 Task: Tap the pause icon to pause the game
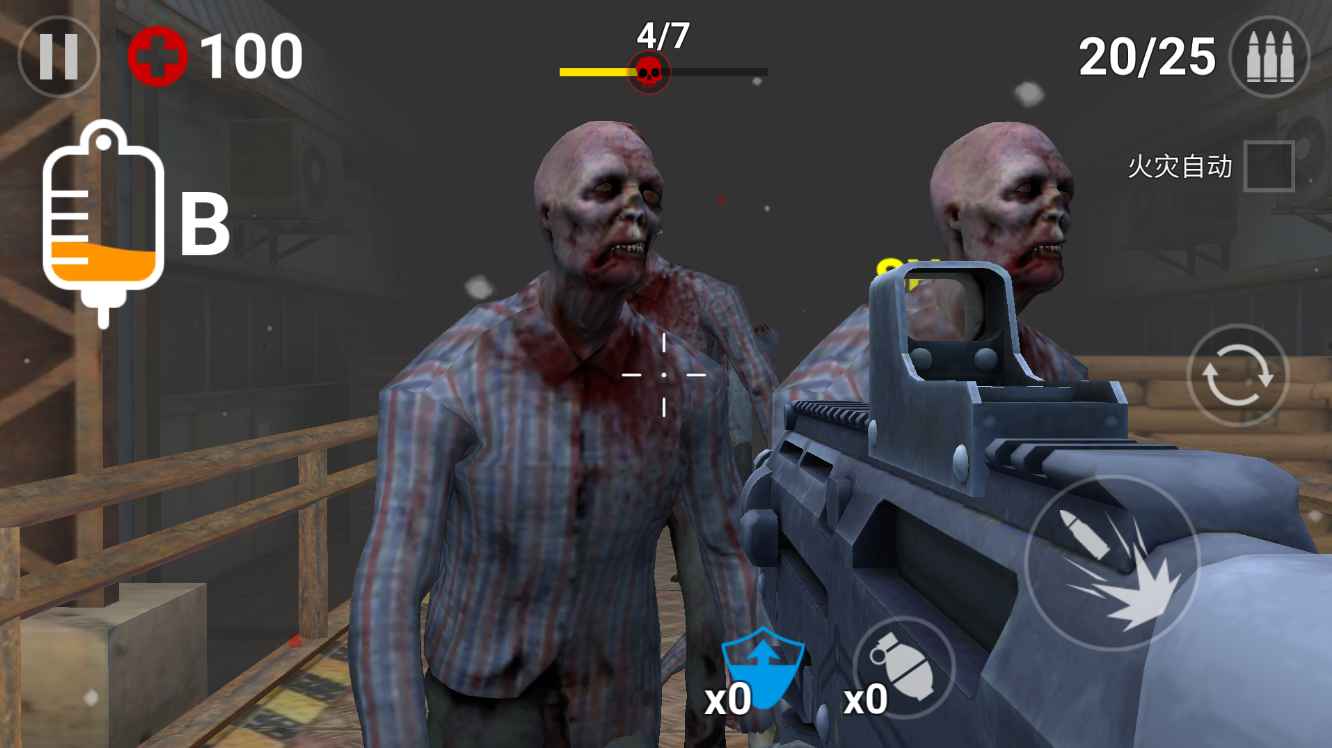(x=57, y=56)
